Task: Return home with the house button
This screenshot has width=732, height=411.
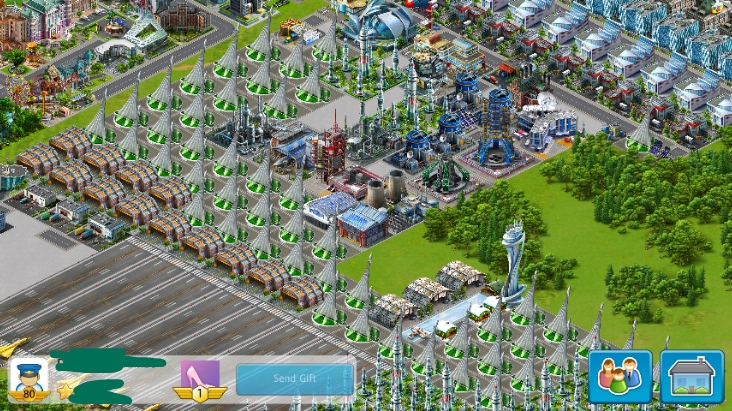Action: tap(691, 376)
